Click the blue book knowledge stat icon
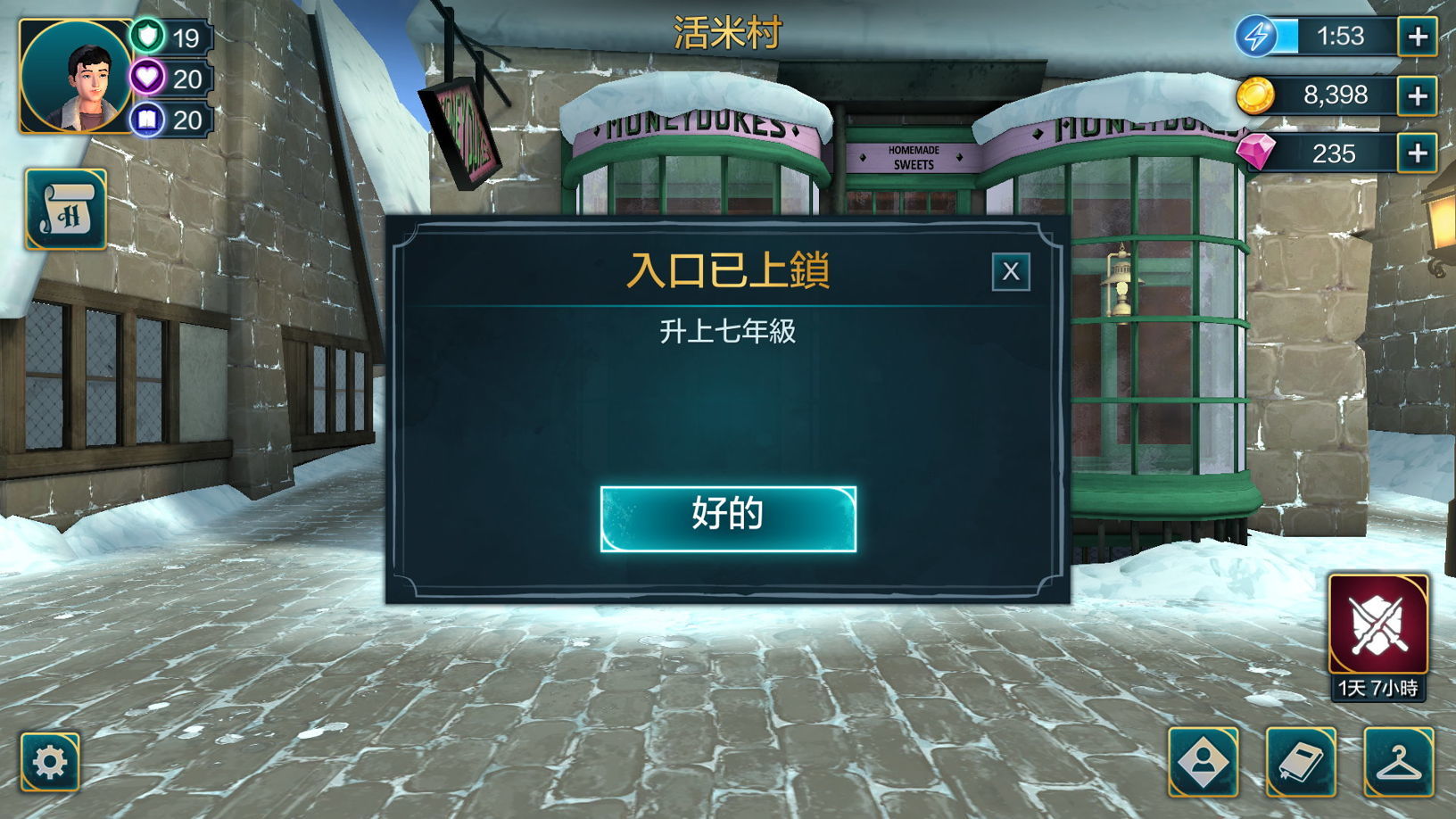This screenshot has height=819, width=1456. [x=148, y=120]
